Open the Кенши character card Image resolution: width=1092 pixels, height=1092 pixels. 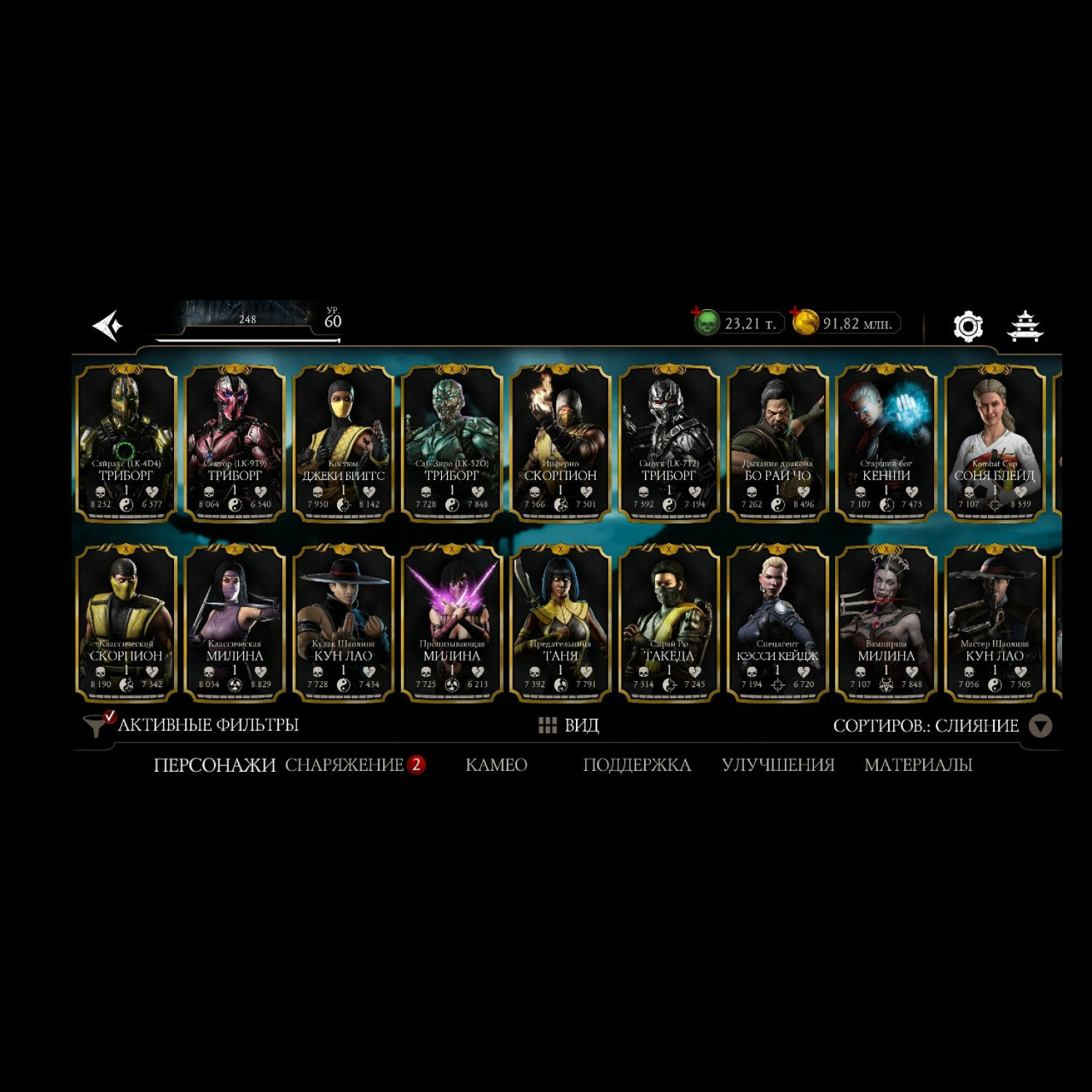pos(886,443)
